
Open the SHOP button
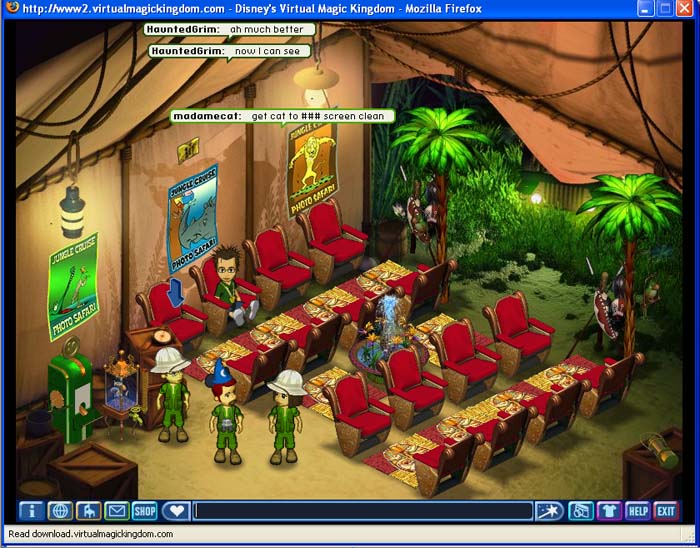(x=145, y=511)
